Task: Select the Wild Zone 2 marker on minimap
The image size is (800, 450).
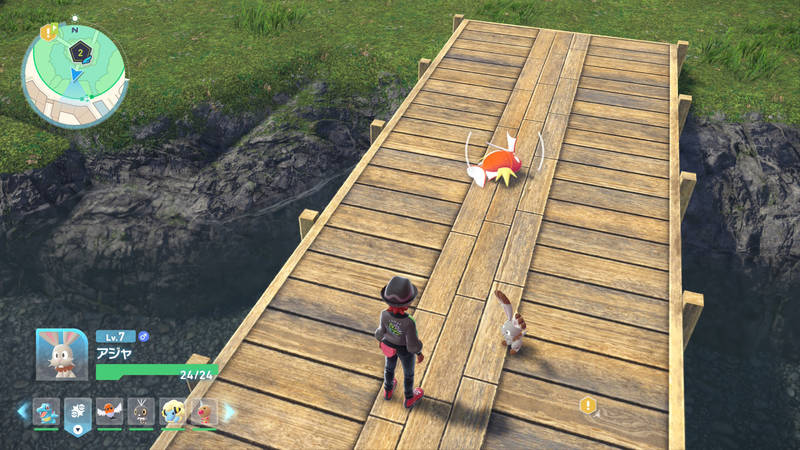Action: pos(79,50)
